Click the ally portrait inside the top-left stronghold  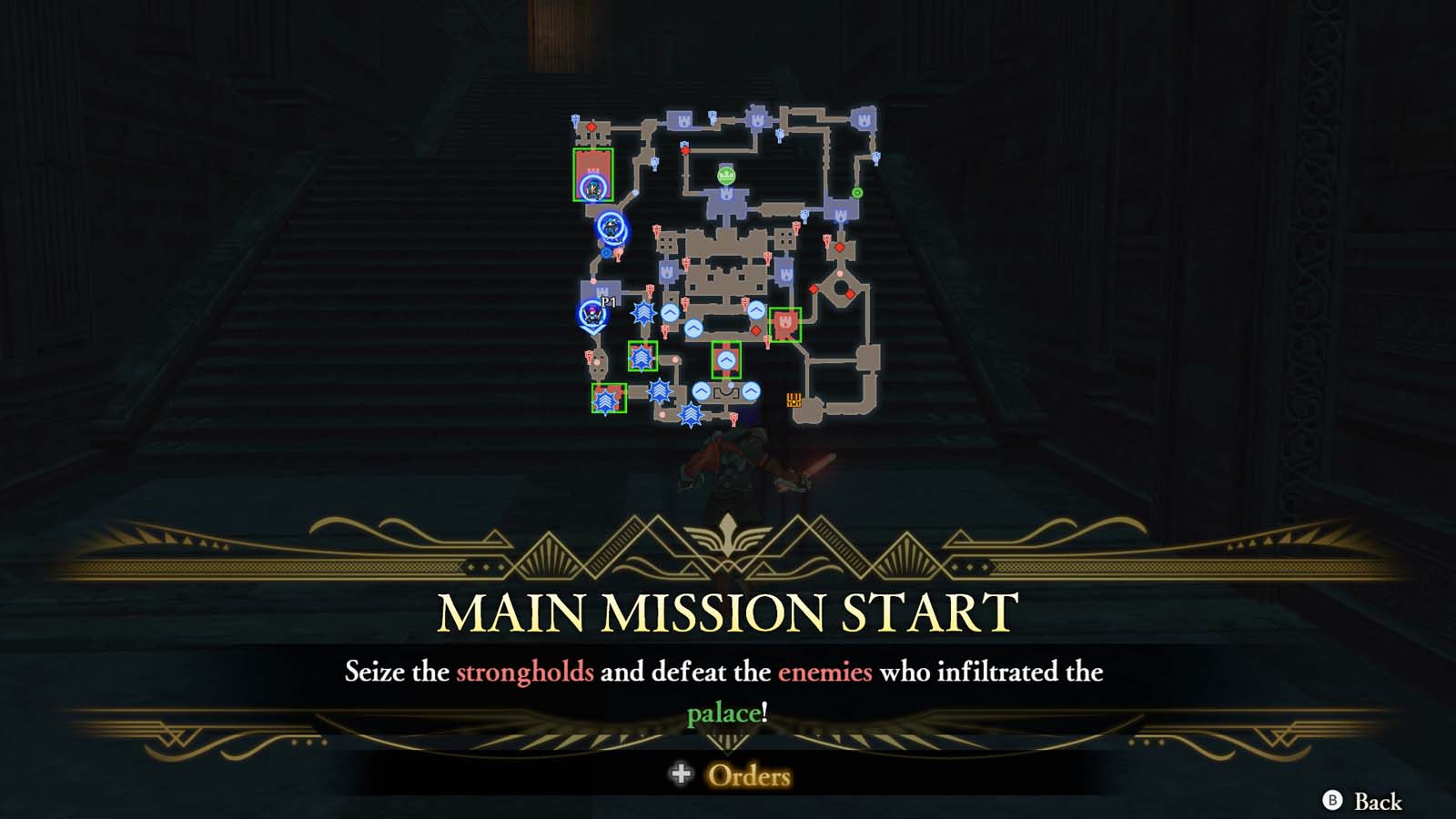point(592,188)
